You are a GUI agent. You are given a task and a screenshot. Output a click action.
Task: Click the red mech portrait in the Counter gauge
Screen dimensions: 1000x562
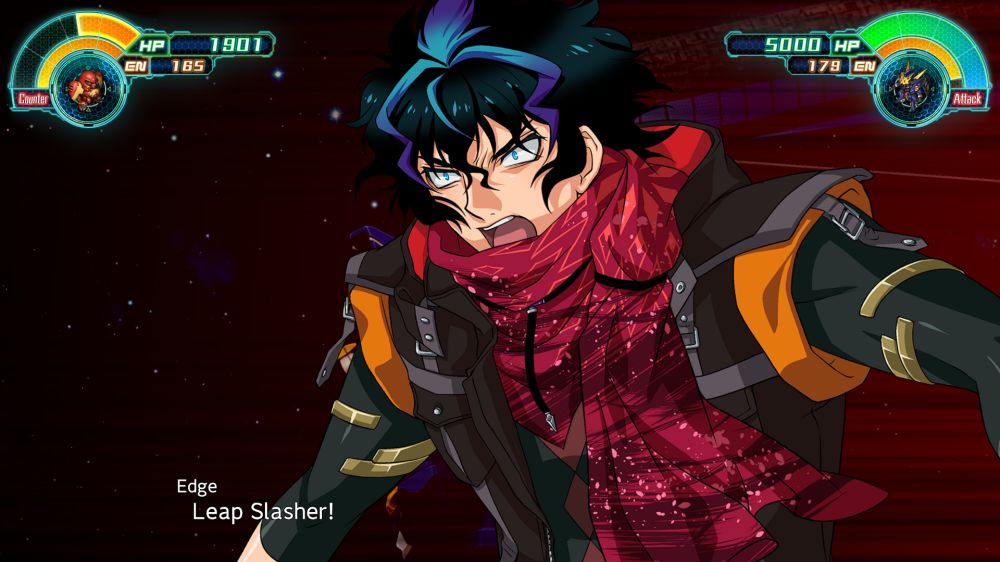(x=81, y=89)
